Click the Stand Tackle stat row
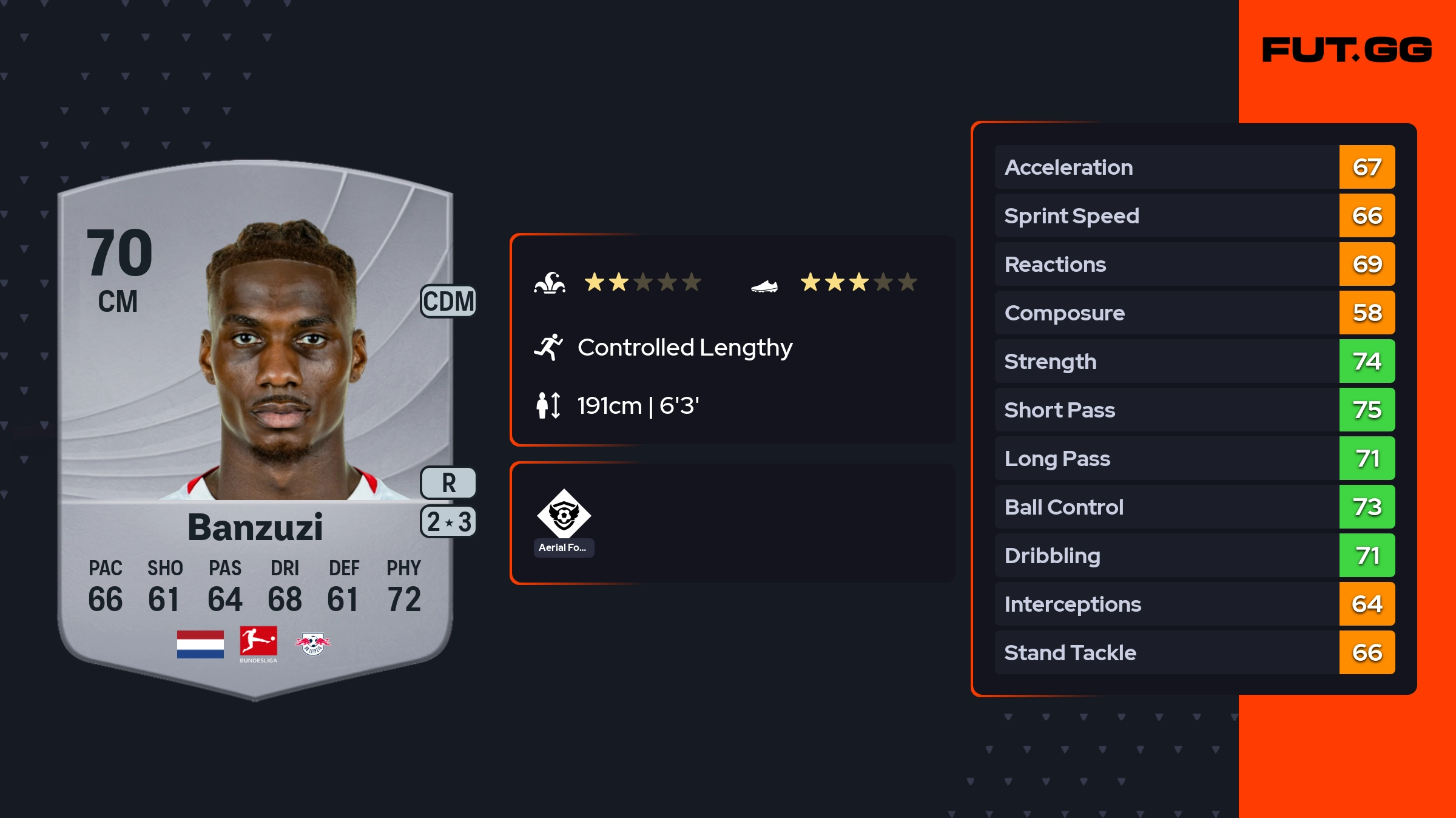1456x818 pixels. coord(1194,652)
